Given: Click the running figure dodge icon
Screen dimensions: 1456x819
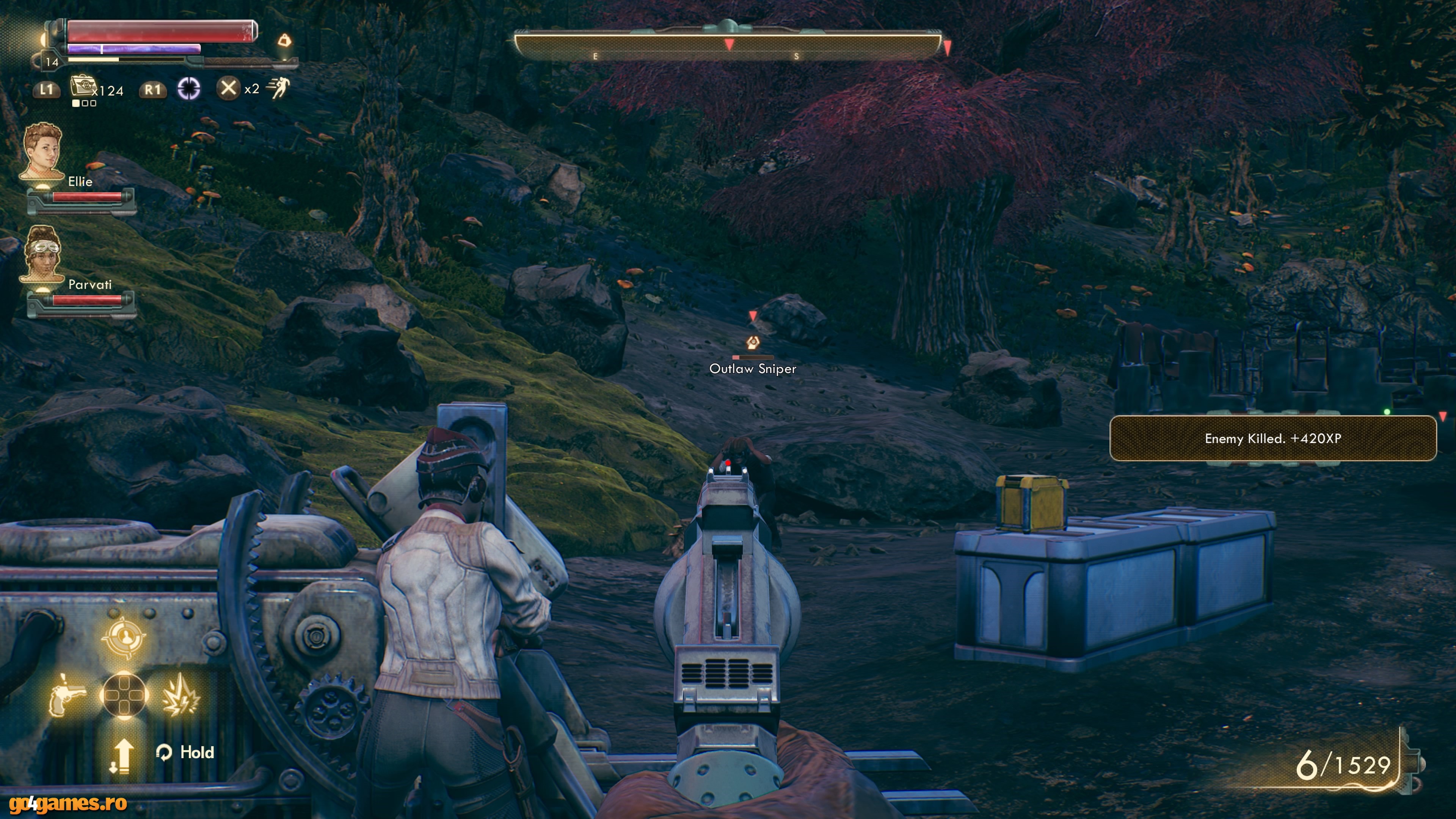Looking at the screenshot, I should click(279, 88).
